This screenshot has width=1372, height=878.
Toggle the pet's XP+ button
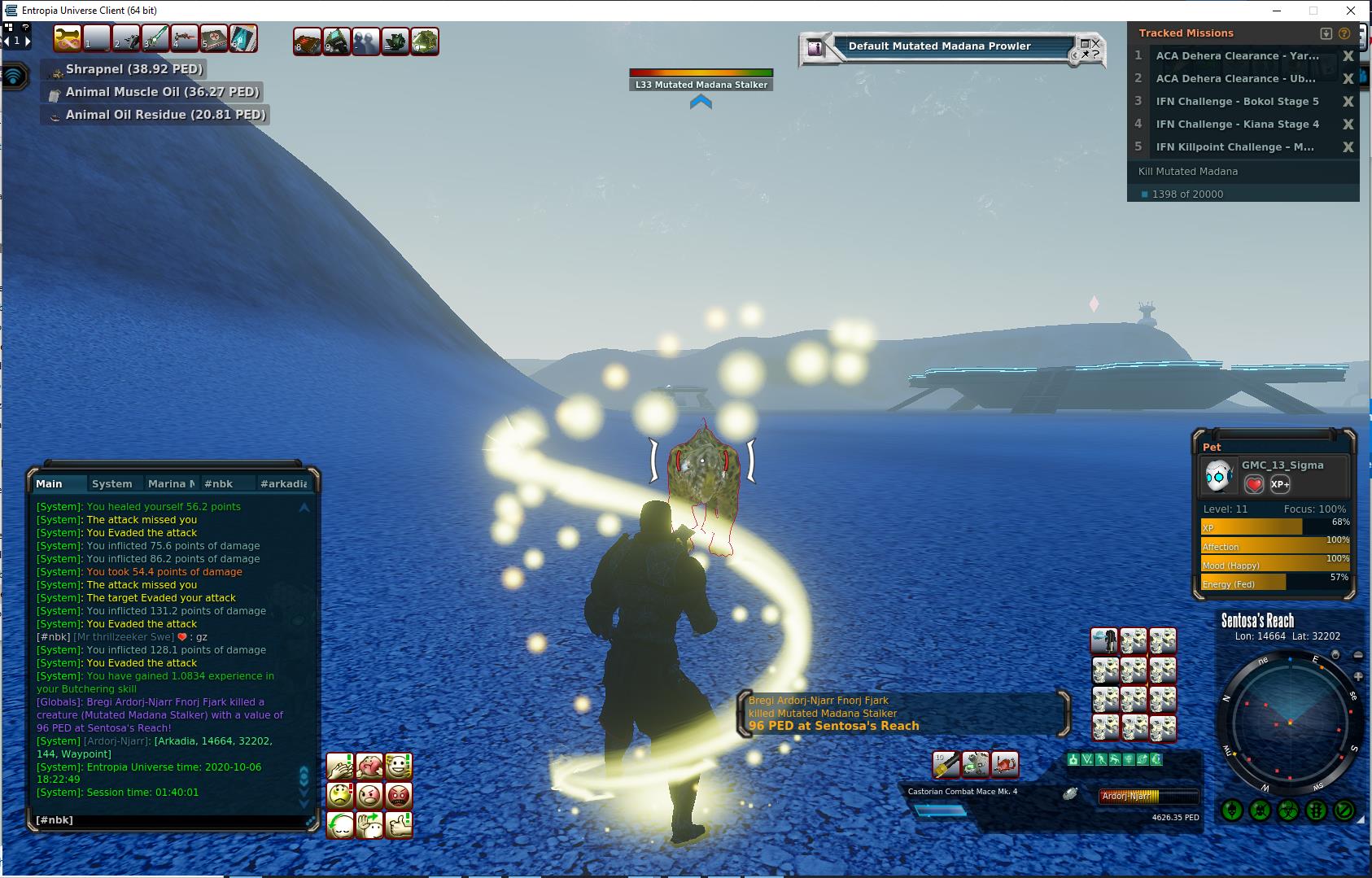[1280, 485]
